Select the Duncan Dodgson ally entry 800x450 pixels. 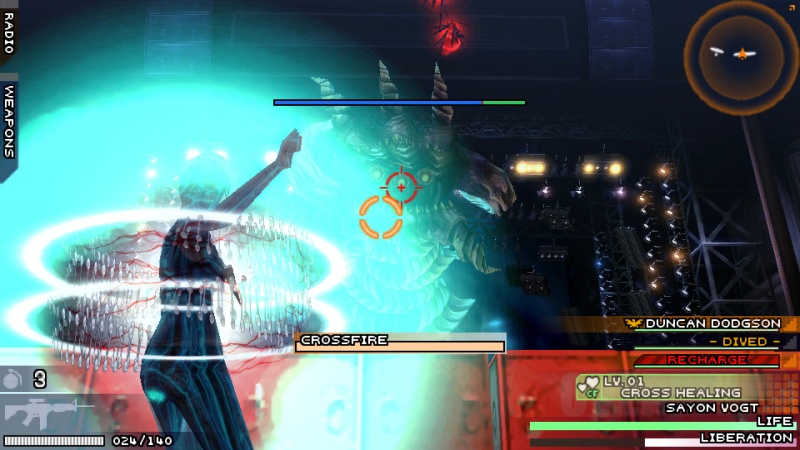[710, 324]
